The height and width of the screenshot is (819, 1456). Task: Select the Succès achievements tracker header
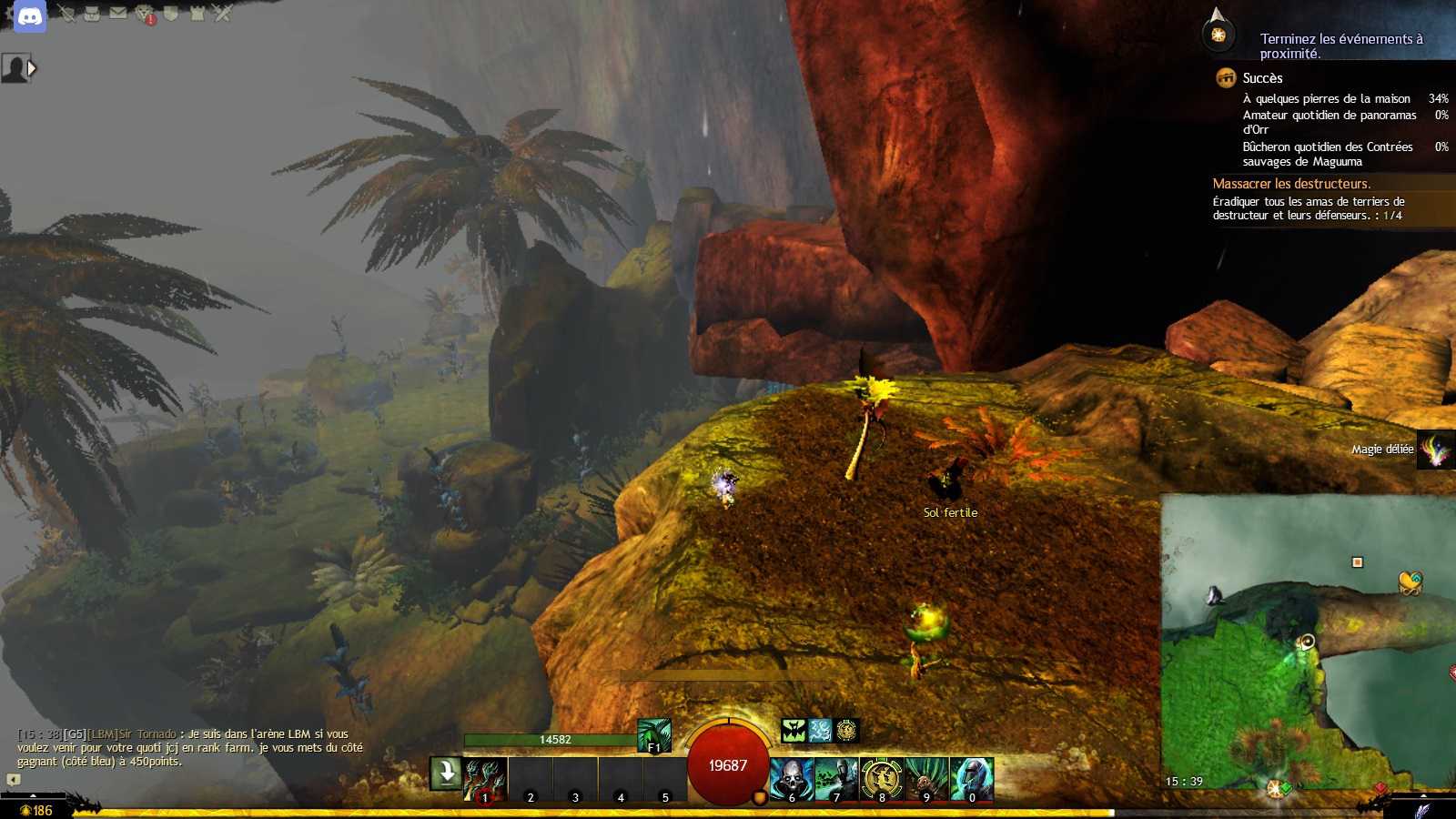1262,78
